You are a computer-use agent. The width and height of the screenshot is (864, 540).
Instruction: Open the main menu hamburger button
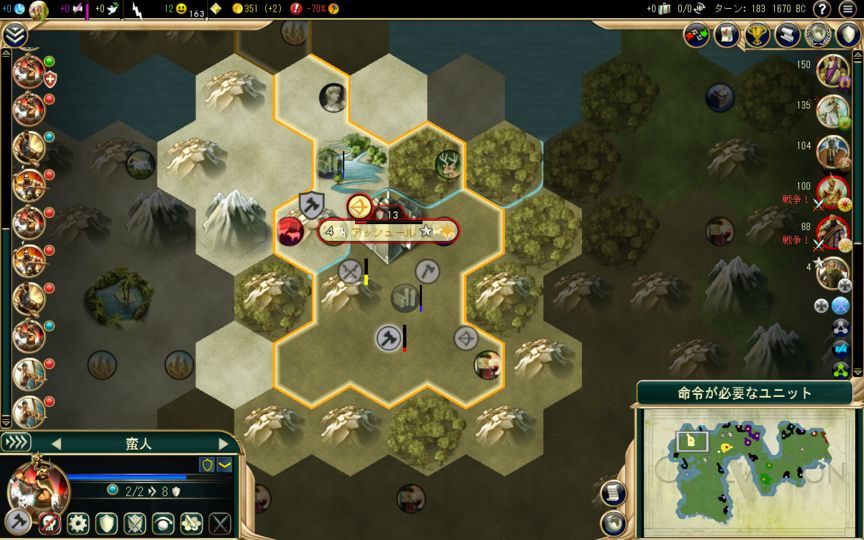click(x=848, y=9)
